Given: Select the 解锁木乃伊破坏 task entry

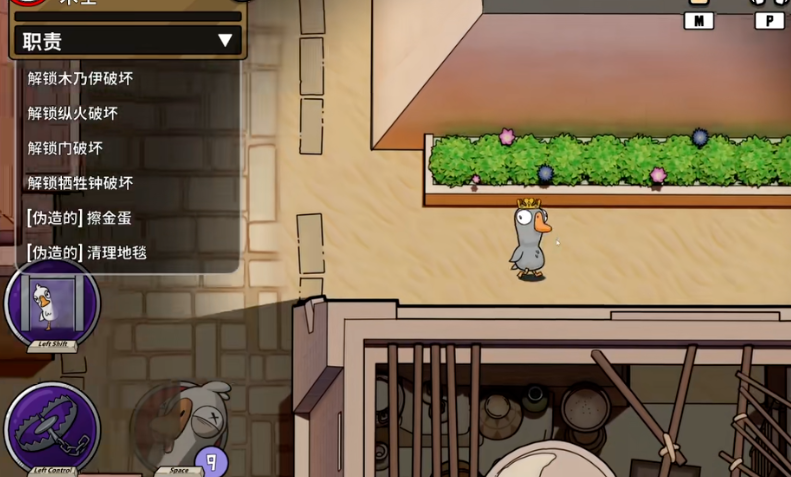Looking at the screenshot, I should 80,78.
